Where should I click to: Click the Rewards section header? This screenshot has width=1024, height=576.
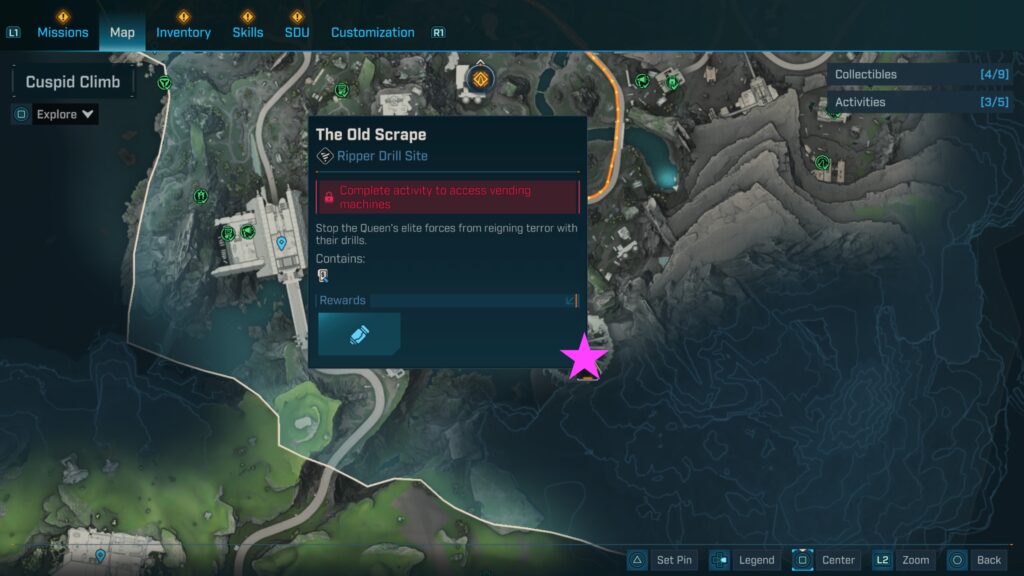click(446, 300)
